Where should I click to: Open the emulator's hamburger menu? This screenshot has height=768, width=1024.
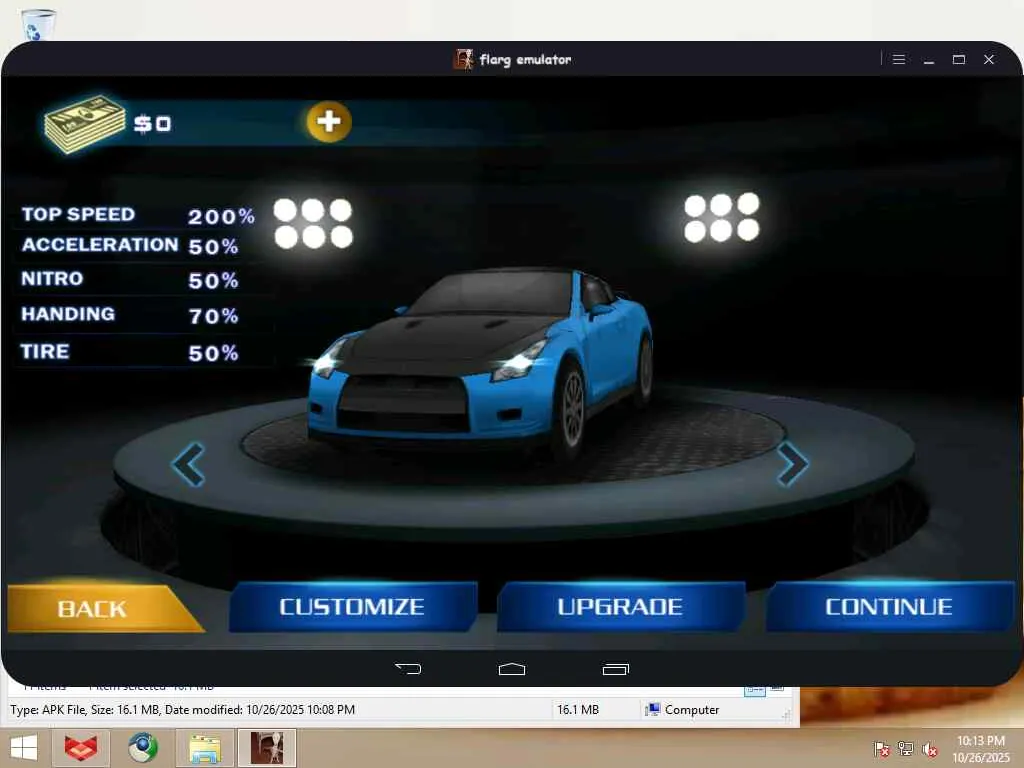pyautogui.click(x=899, y=60)
